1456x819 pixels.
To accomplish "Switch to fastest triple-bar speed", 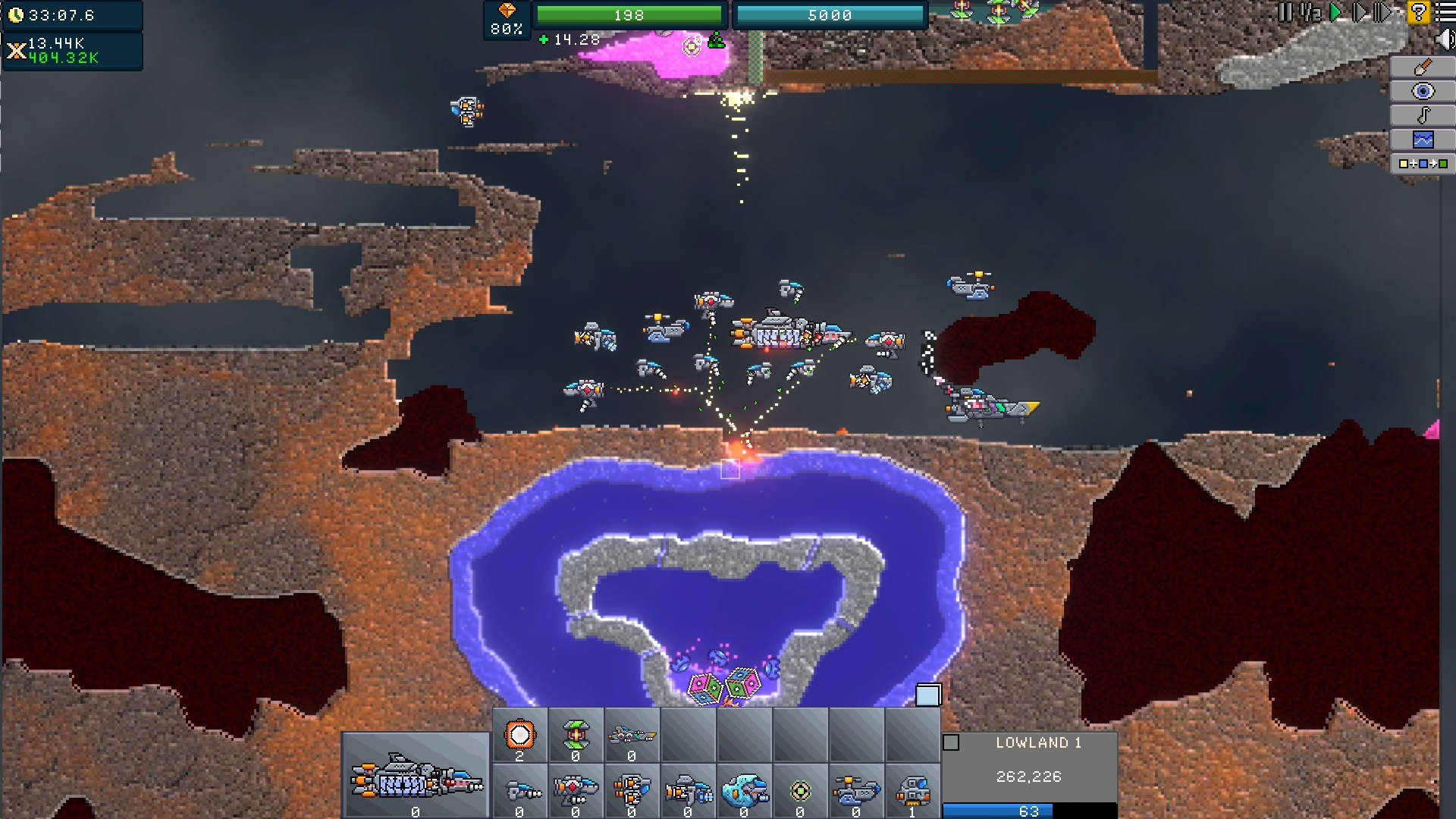I will (x=1384, y=12).
